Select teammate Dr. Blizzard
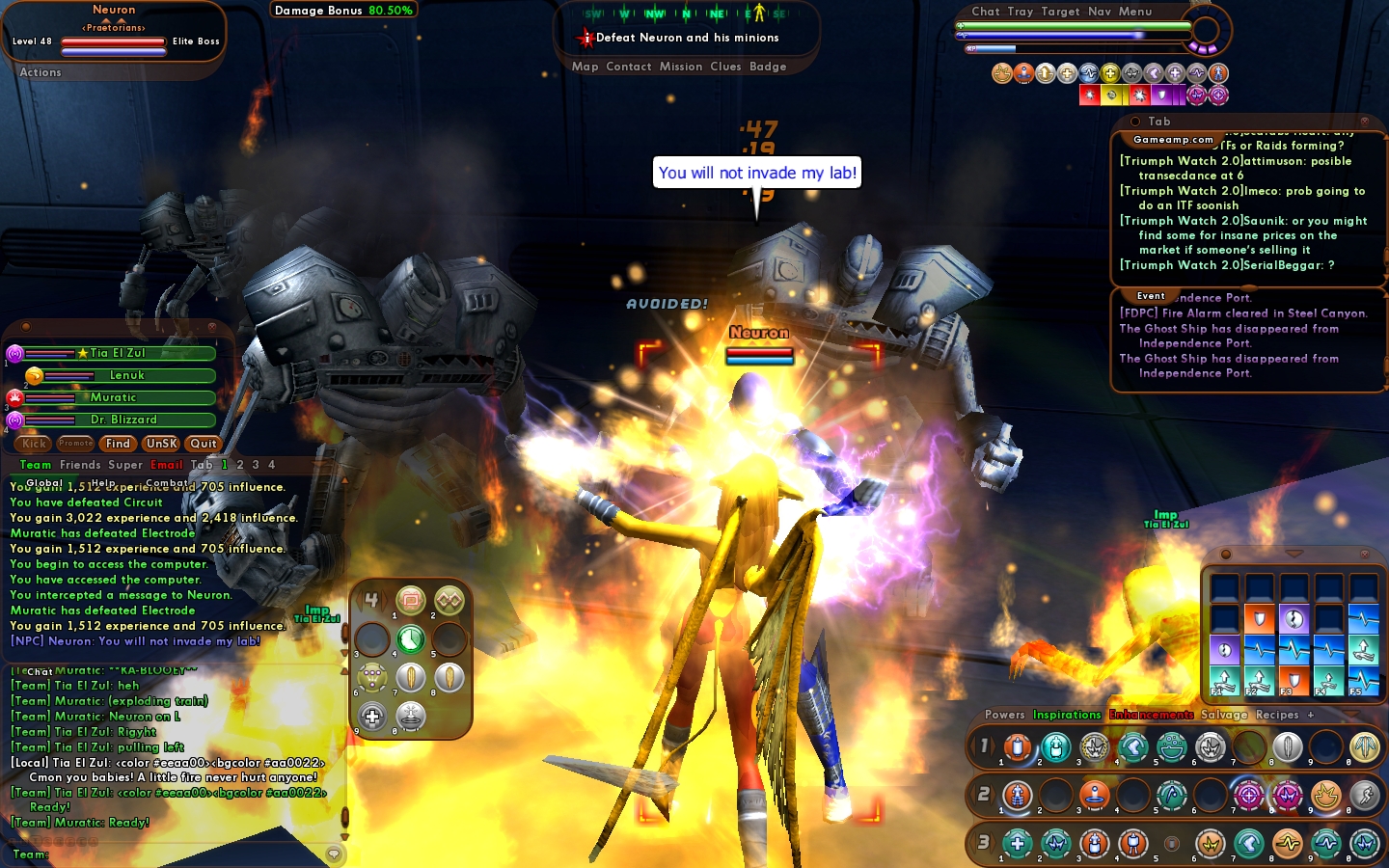1389x868 pixels. (x=123, y=420)
